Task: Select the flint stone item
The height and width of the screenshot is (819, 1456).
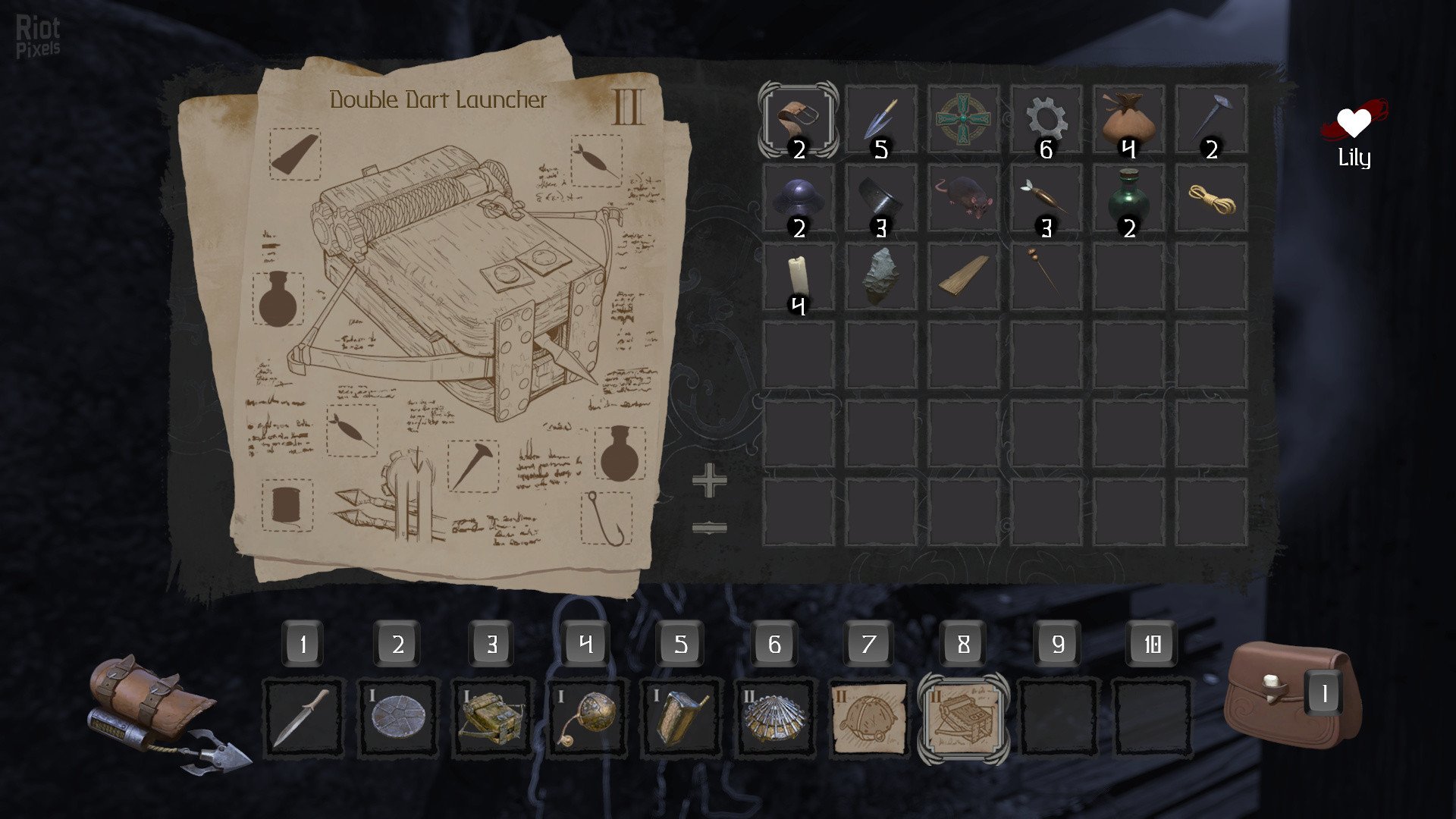Action: point(880,277)
